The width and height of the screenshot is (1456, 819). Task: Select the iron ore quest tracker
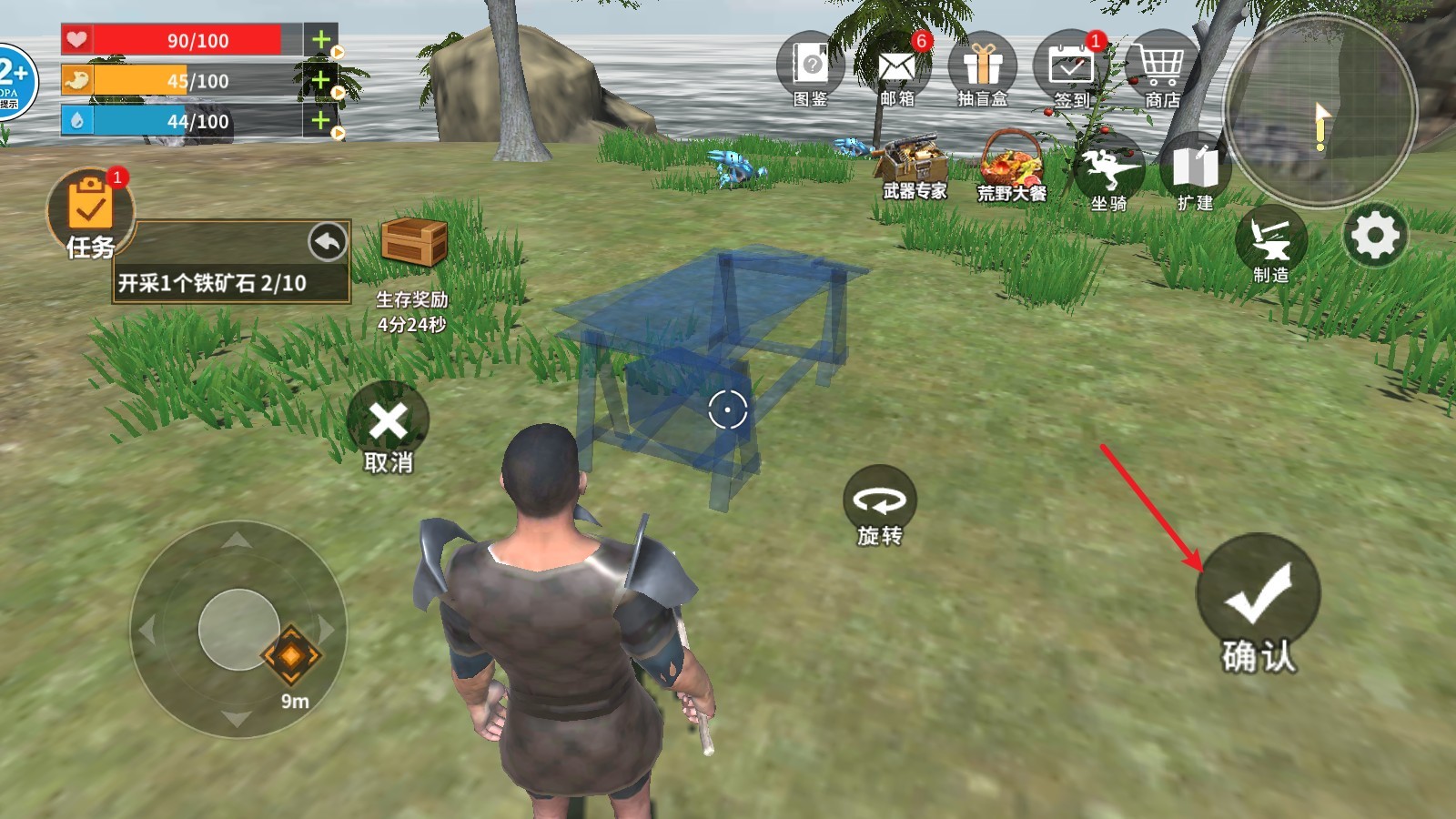(212, 283)
